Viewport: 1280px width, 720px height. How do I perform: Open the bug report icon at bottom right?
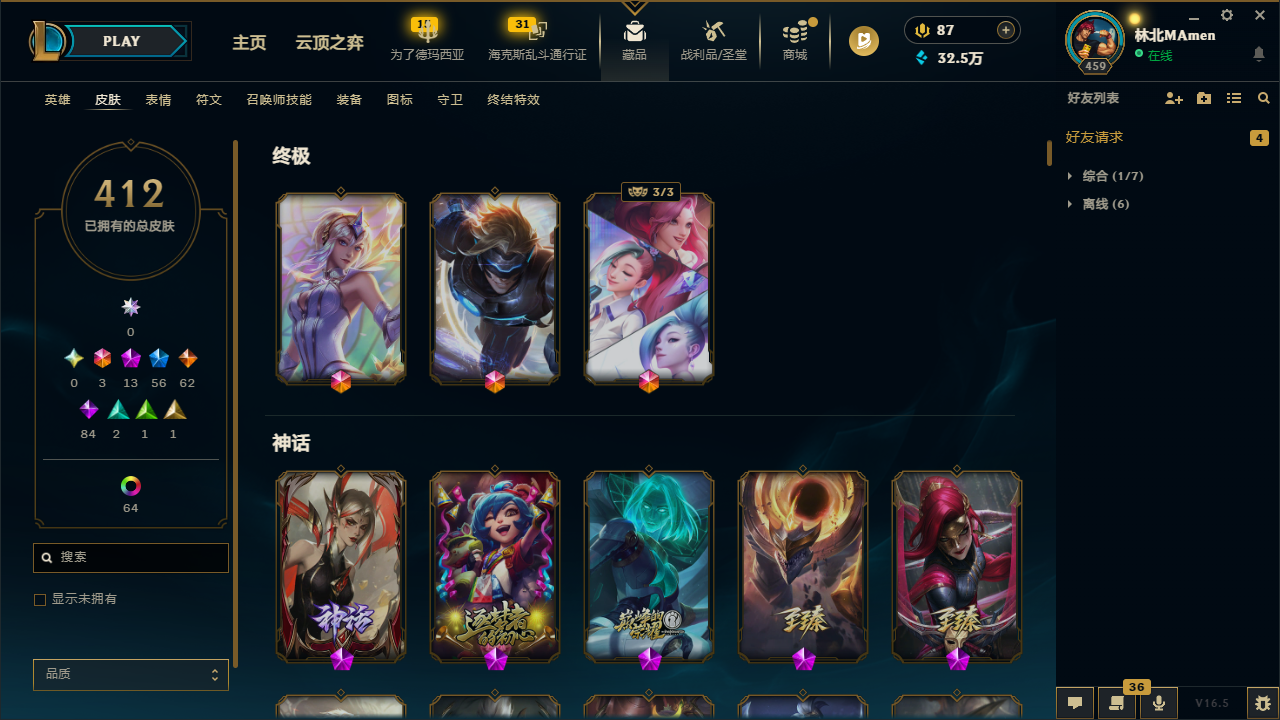[1262, 703]
